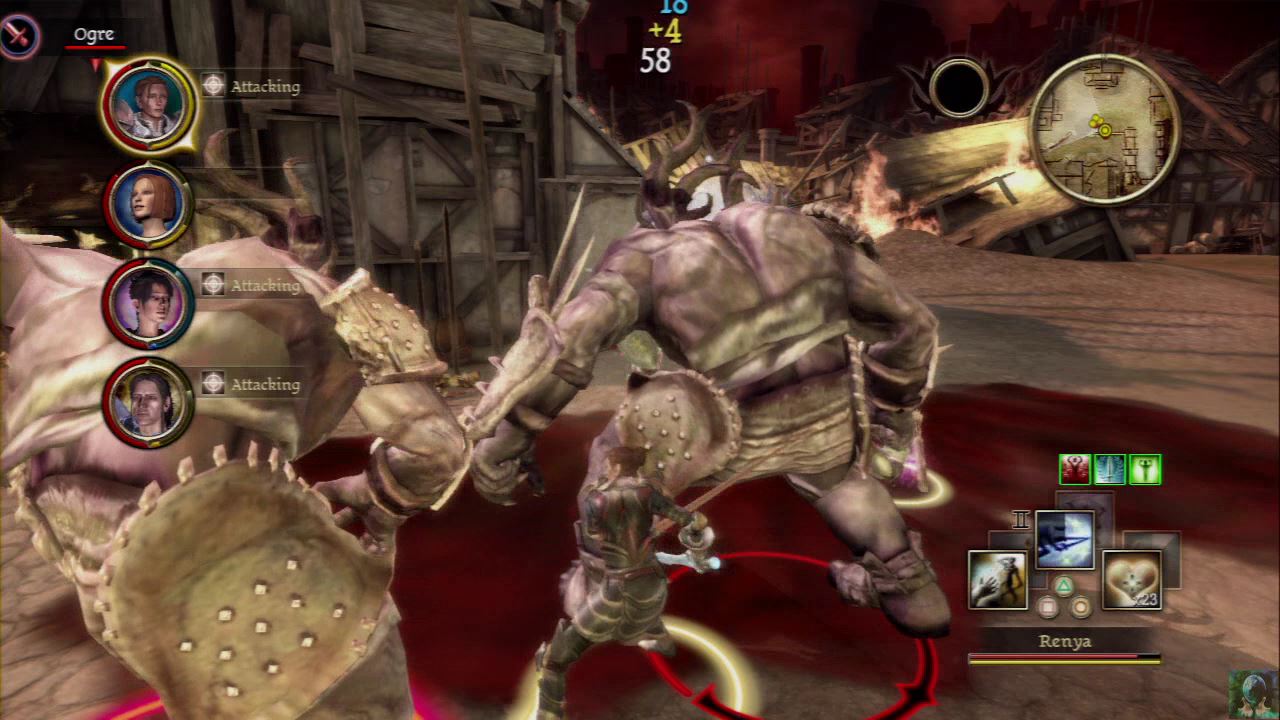Switch to the red-haired bob party member
This screenshot has height=720, width=1280.
pos(148,204)
